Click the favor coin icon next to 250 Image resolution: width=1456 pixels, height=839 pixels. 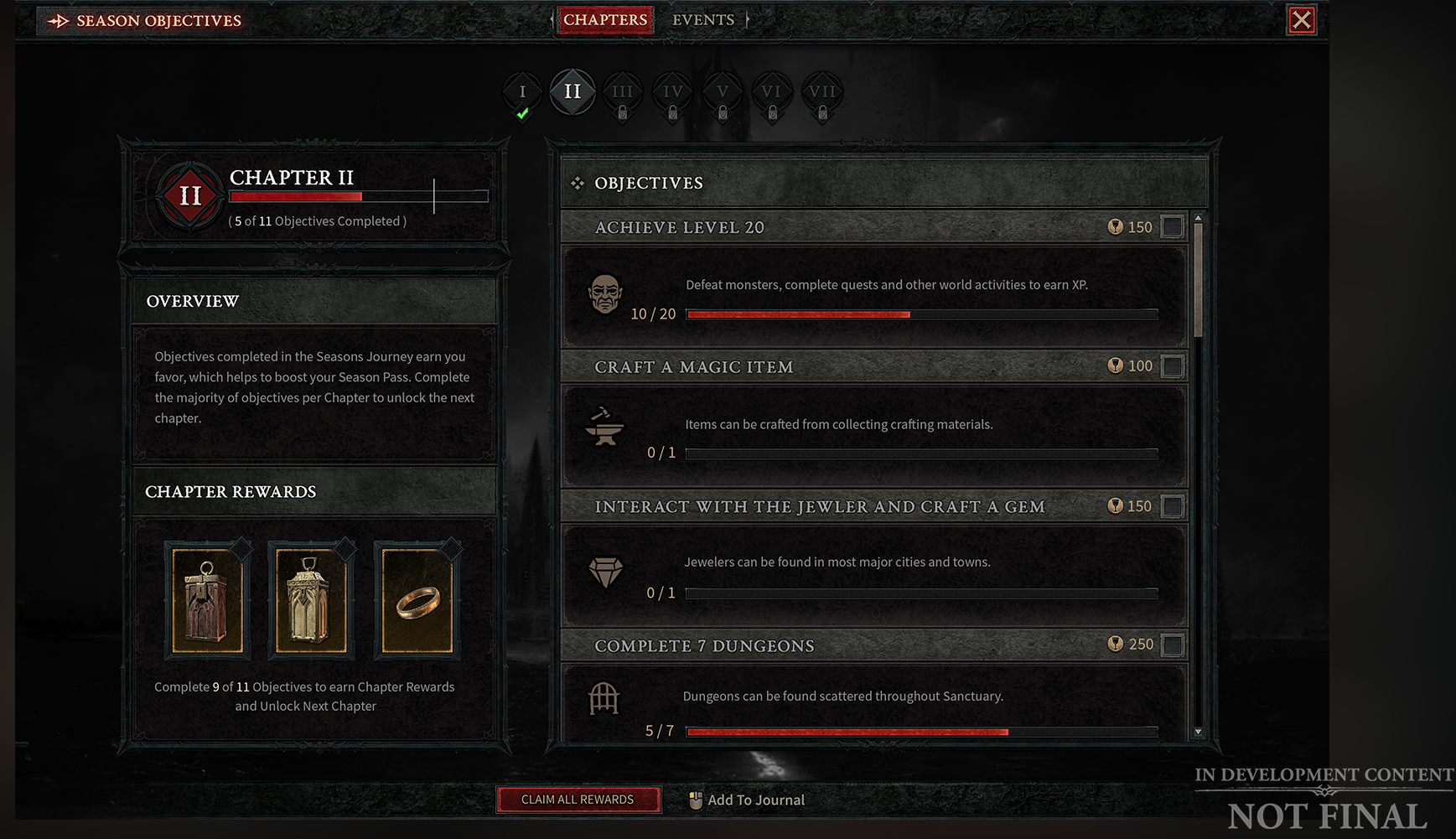(1115, 644)
